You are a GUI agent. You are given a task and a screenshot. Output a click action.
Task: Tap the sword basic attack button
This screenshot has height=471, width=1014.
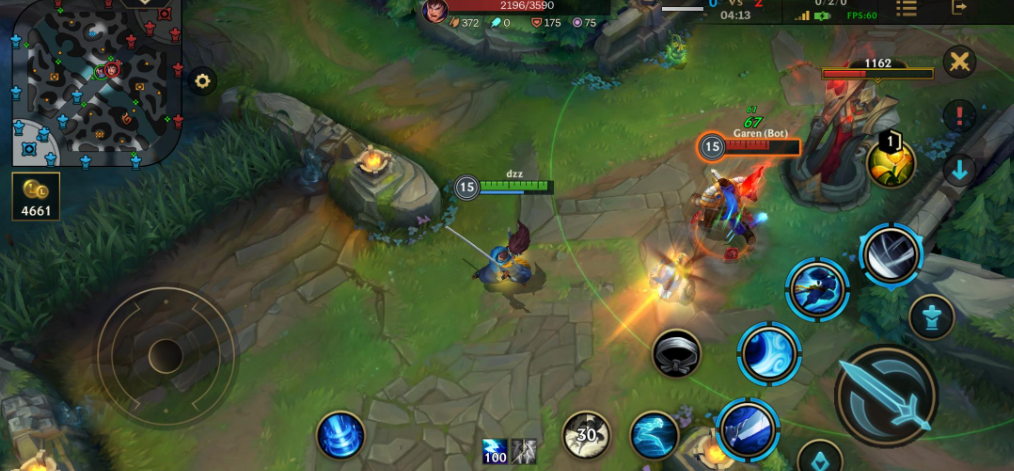click(884, 397)
